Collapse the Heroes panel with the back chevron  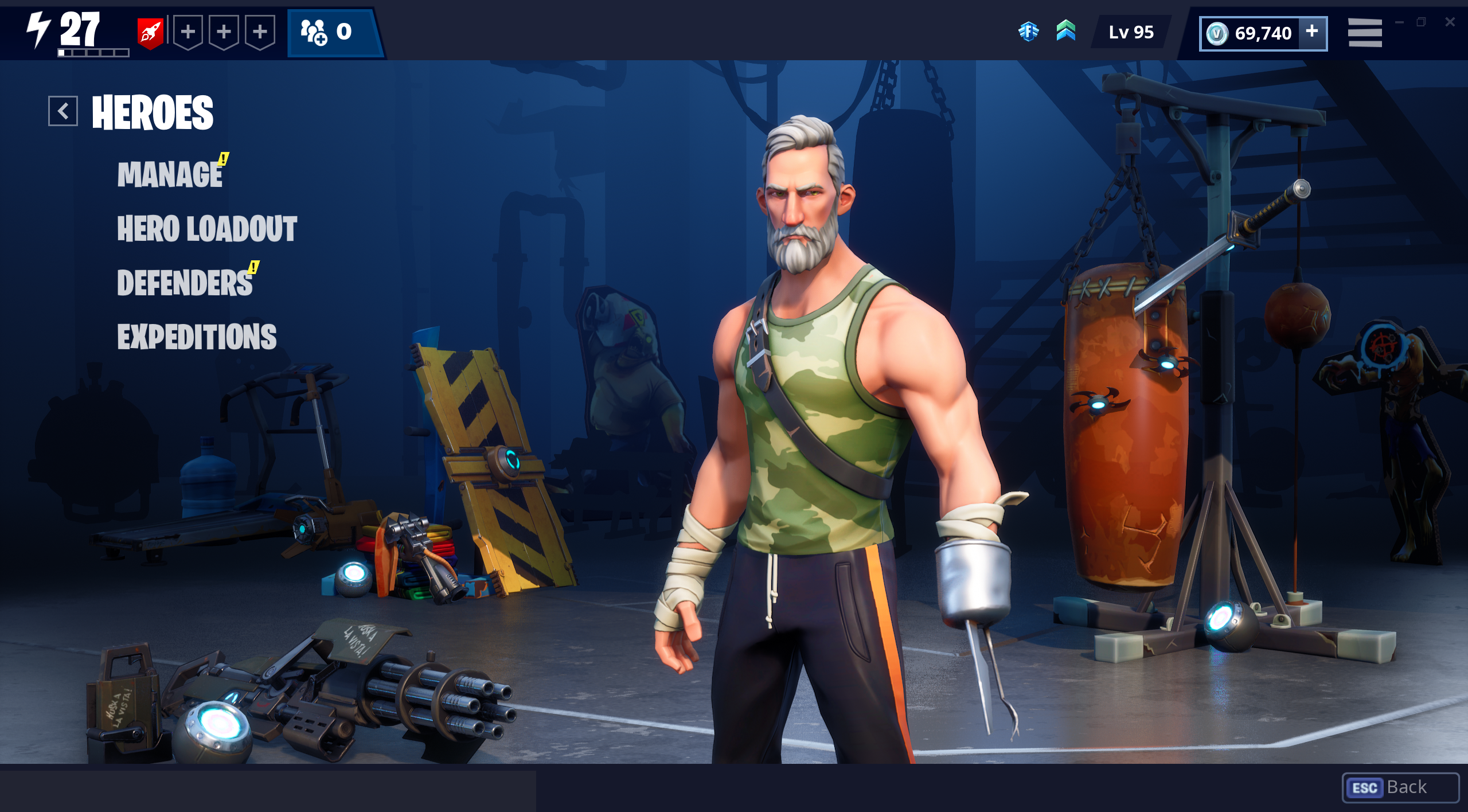click(64, 111)
